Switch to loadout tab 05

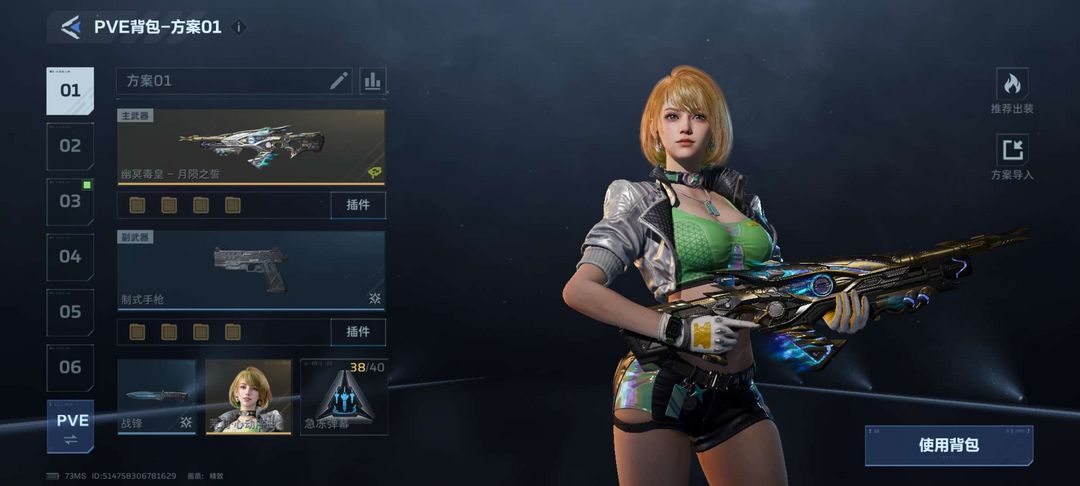(70, 312)
